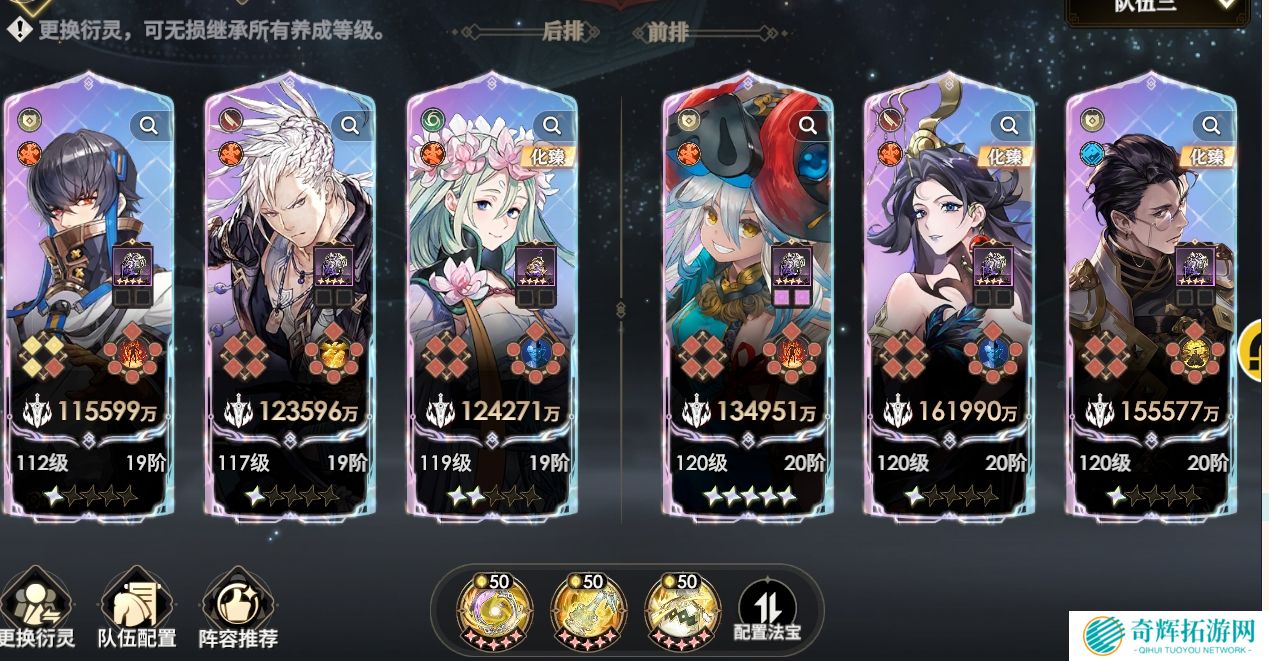Open the 更换衍灵 swap menu
This screenshot has height=661, width=1269.
(37, 609)
